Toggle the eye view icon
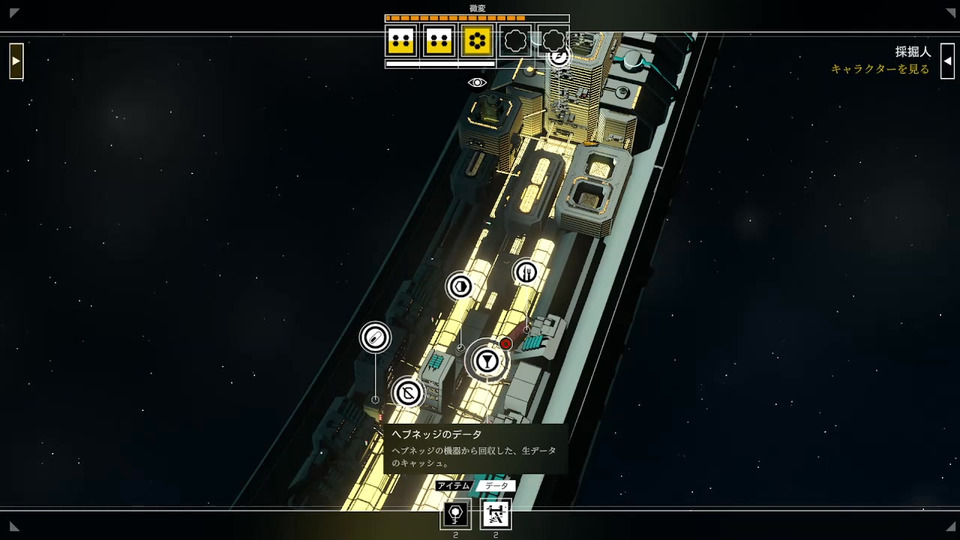Screen dimensions: 960x540 tap(477, 82)
